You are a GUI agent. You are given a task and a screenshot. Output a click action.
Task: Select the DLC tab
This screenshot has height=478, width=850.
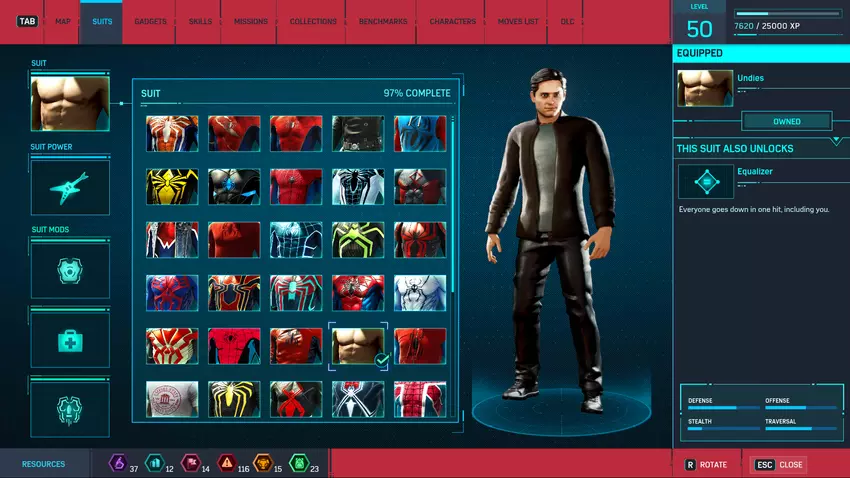point(567,21)
